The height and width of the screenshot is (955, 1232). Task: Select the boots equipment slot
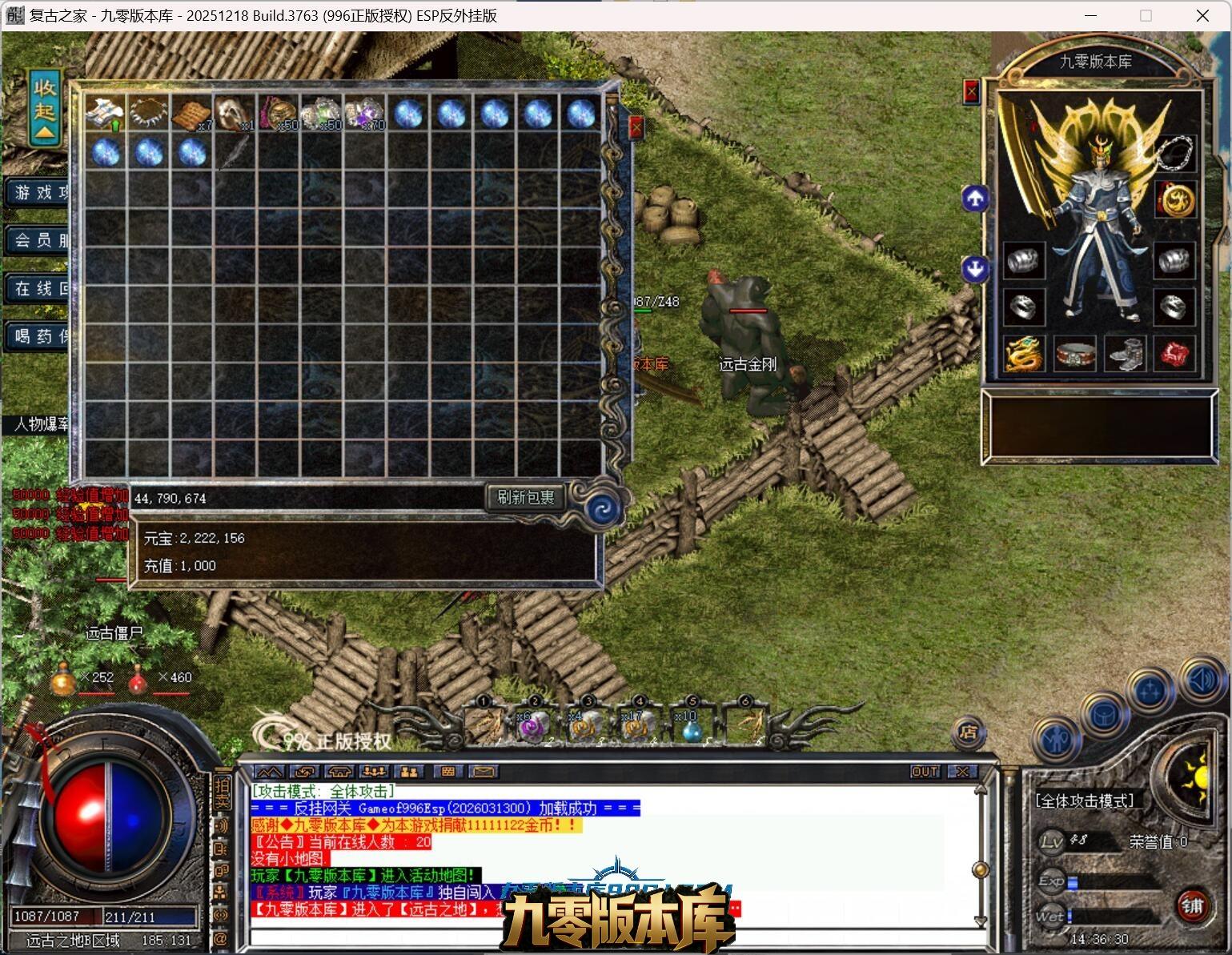1125,353
